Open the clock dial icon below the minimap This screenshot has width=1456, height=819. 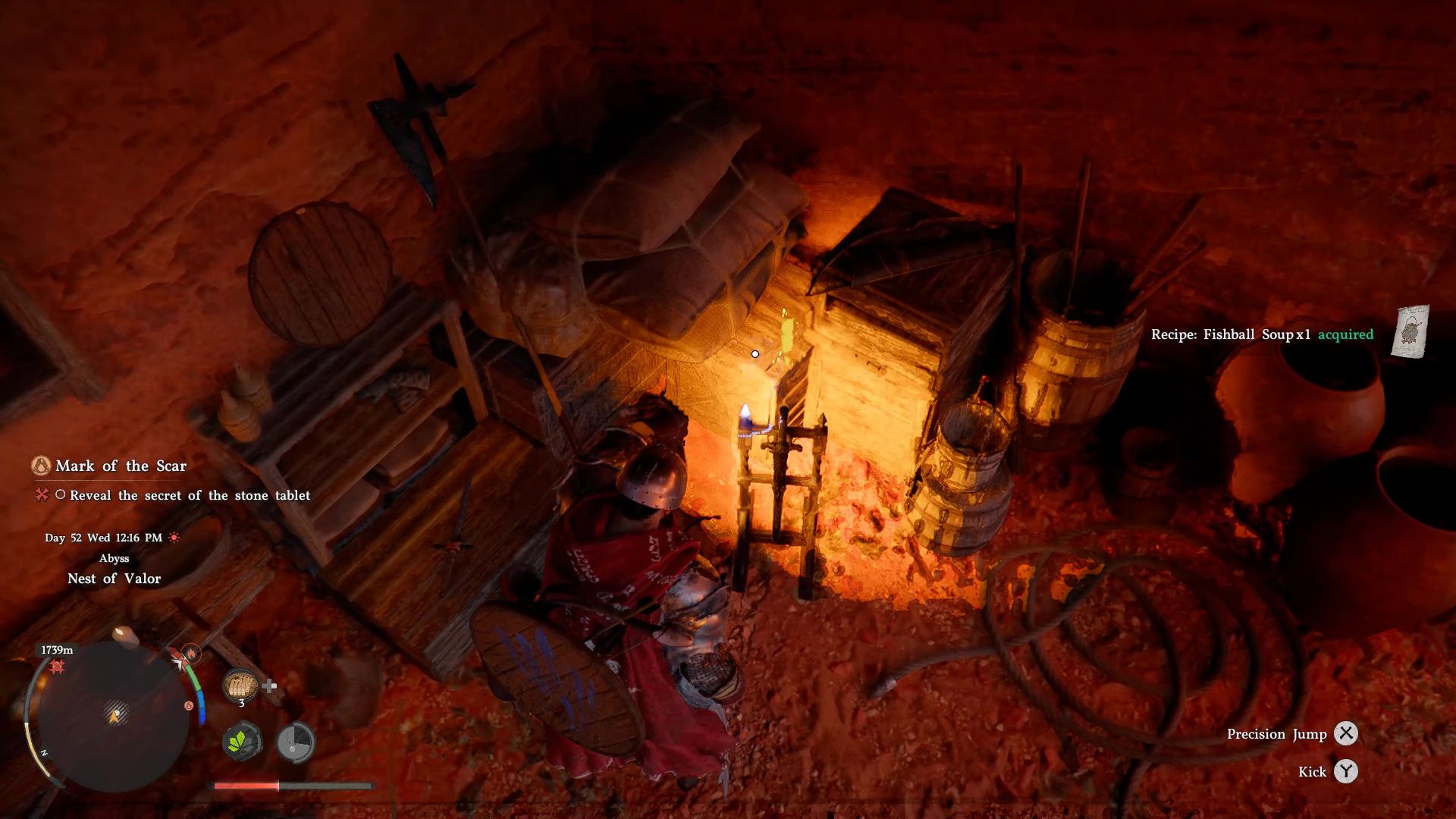point(295,742)
